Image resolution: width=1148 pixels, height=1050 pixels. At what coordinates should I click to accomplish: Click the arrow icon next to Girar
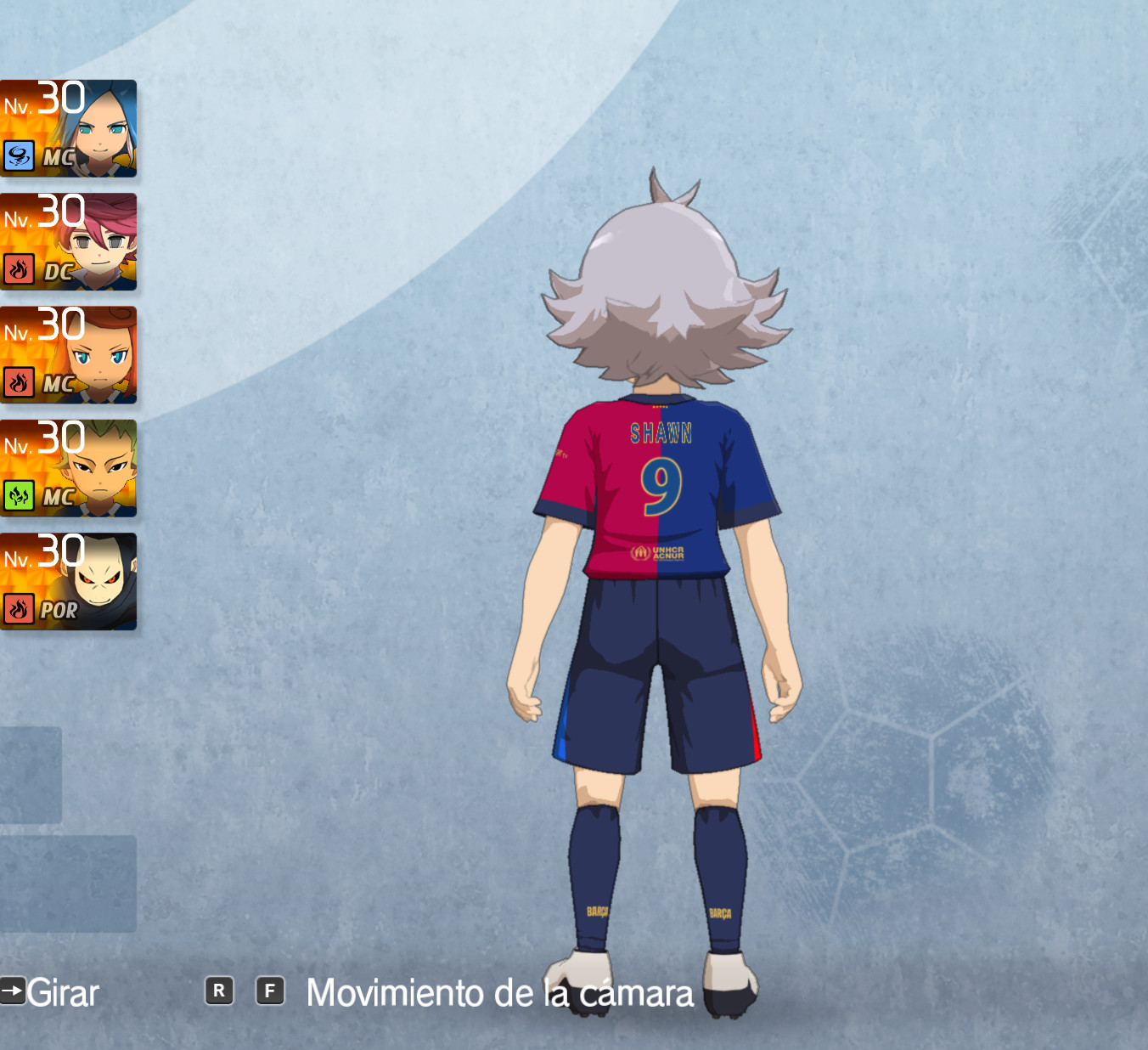pyautogui.click(x=12, y=991)
